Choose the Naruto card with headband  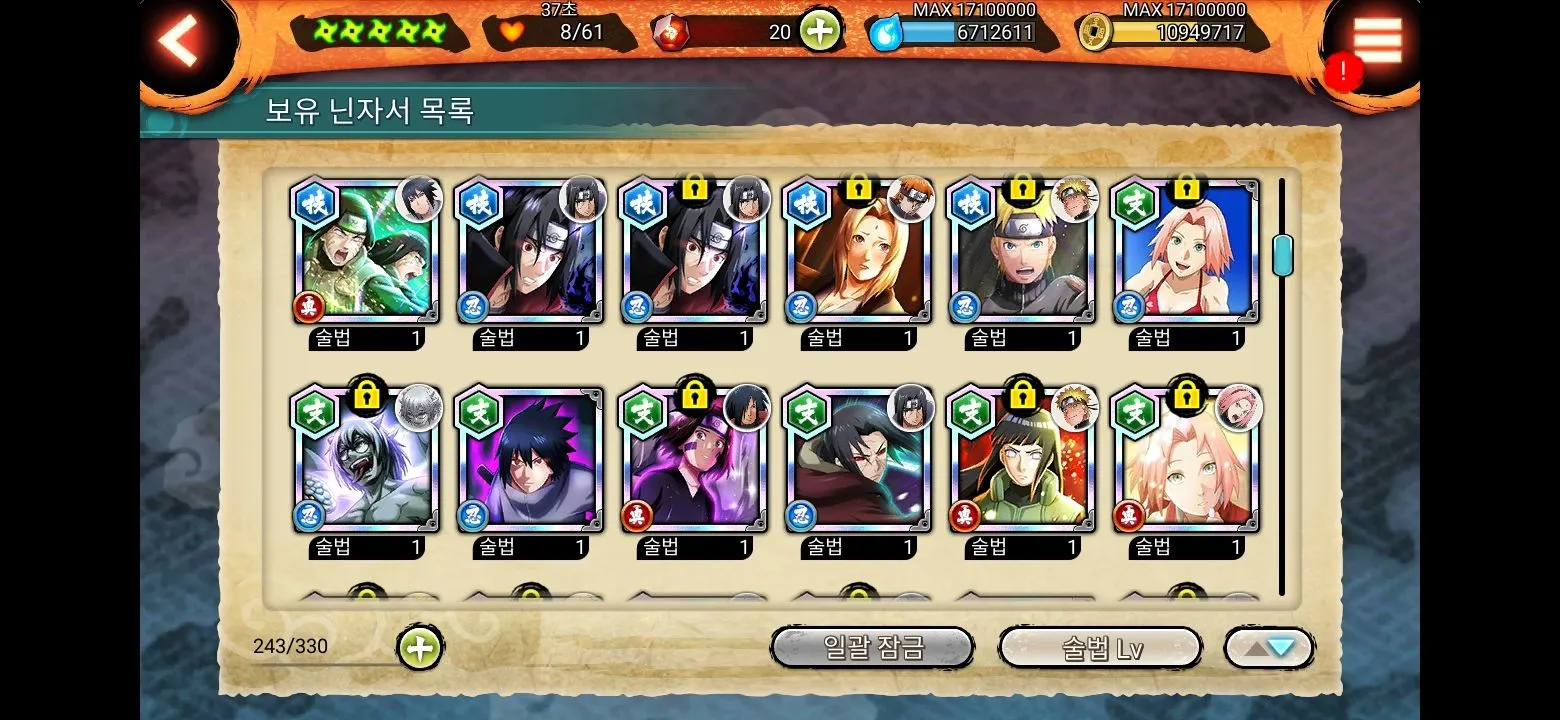[x=1022, y=252]
